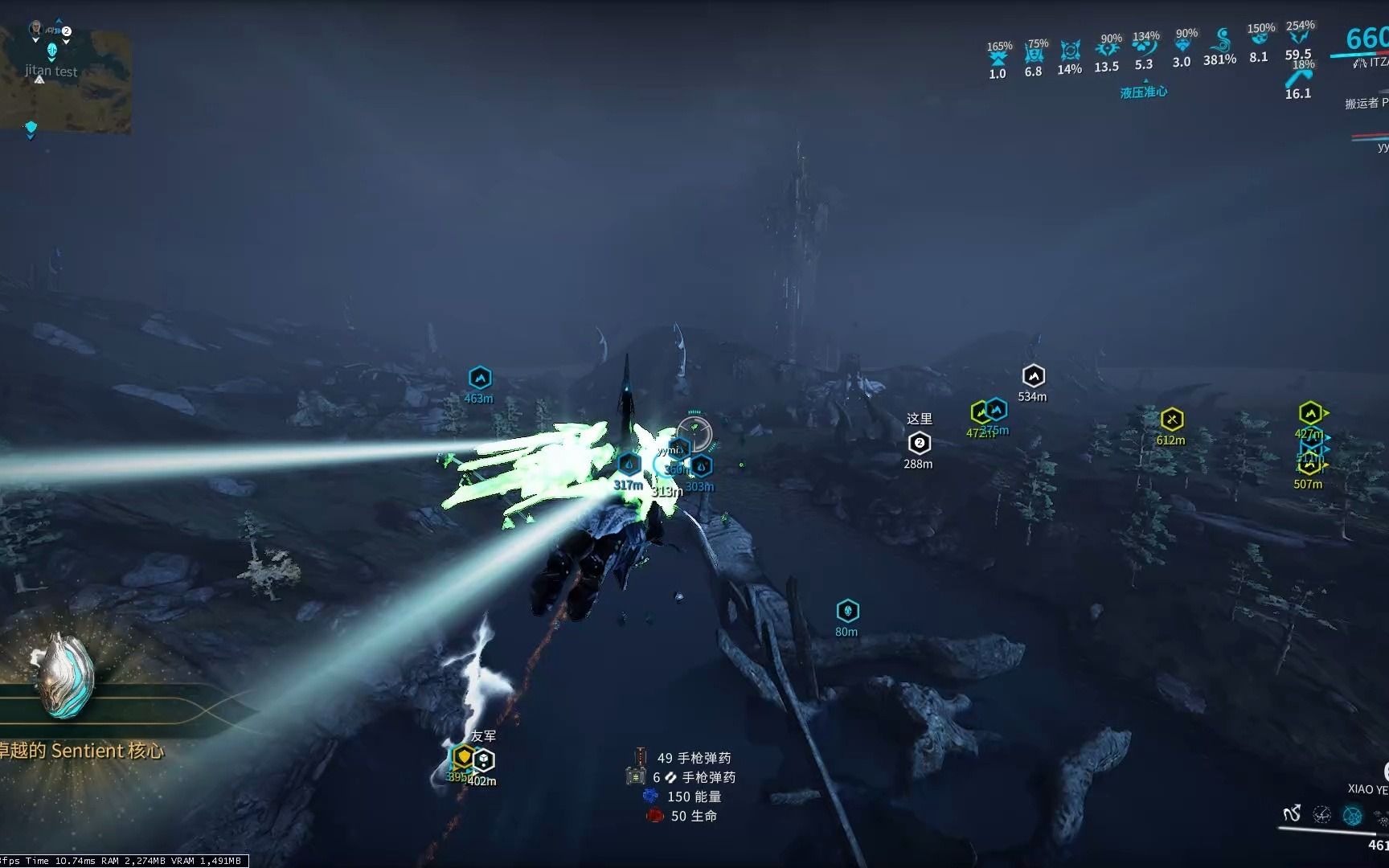Click the 友军 ally marker icon
1389x868 pixels.
tap(463, 755)
